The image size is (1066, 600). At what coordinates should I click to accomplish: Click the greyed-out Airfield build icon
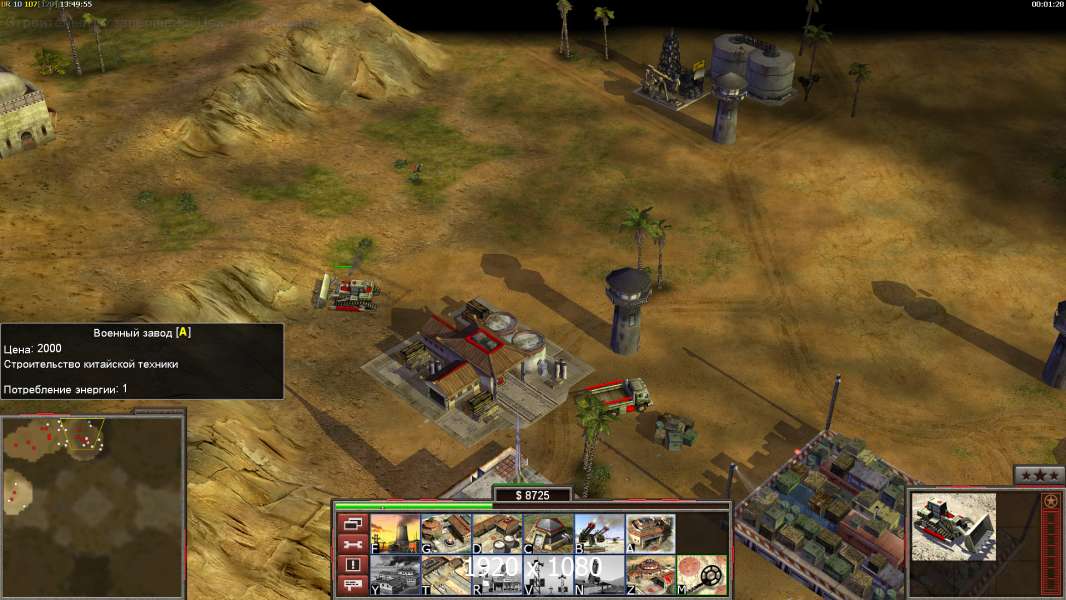tap(395, 575)
